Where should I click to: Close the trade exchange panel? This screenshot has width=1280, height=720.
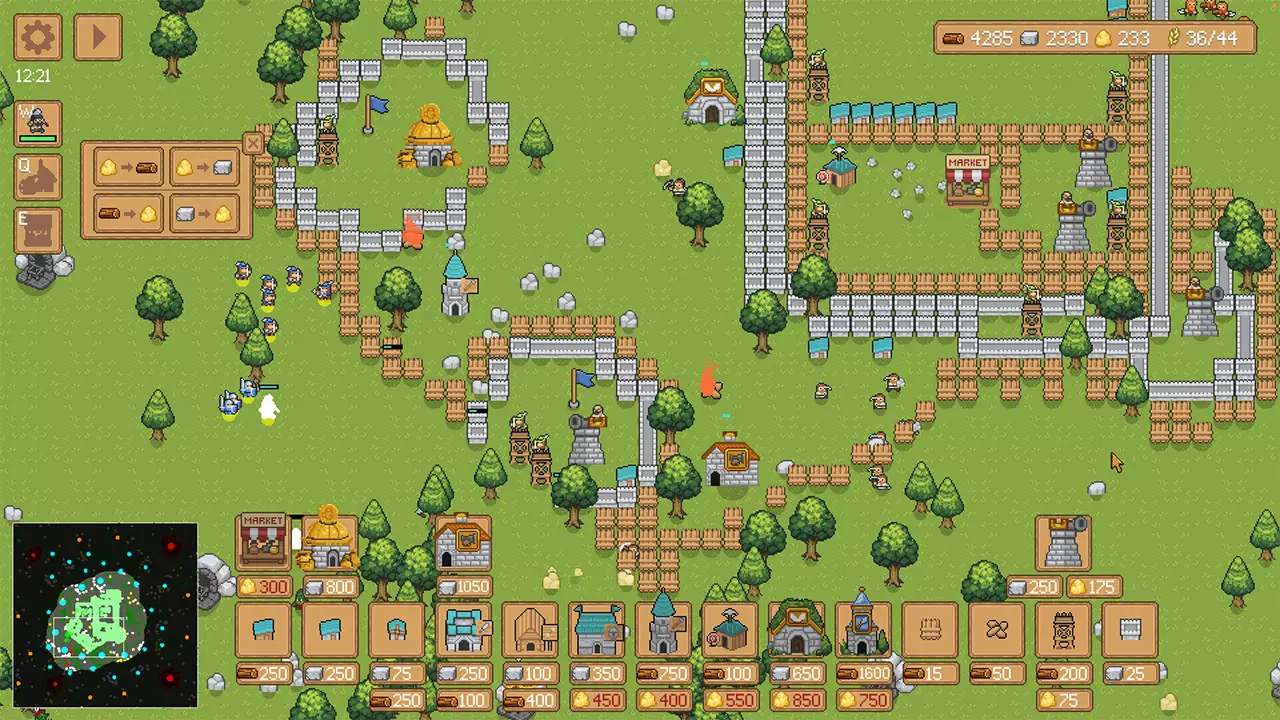(x=253, y=144)
